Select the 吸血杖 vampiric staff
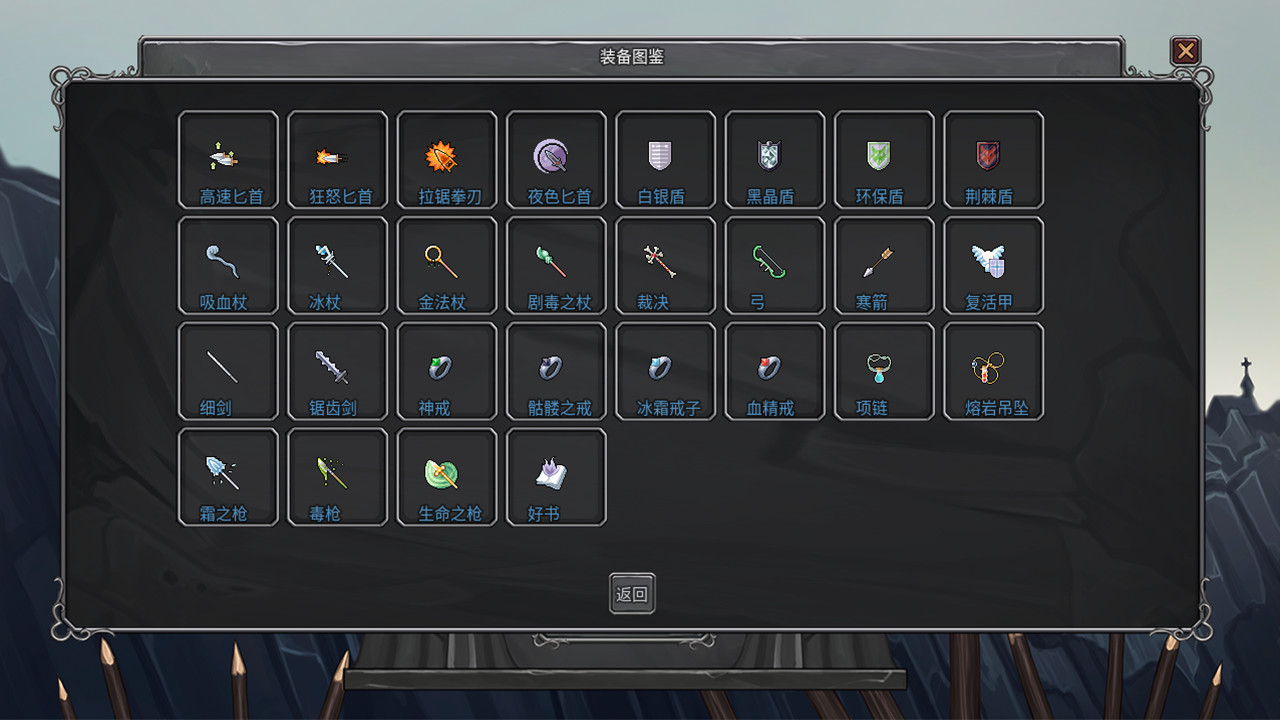 point(228,265)
